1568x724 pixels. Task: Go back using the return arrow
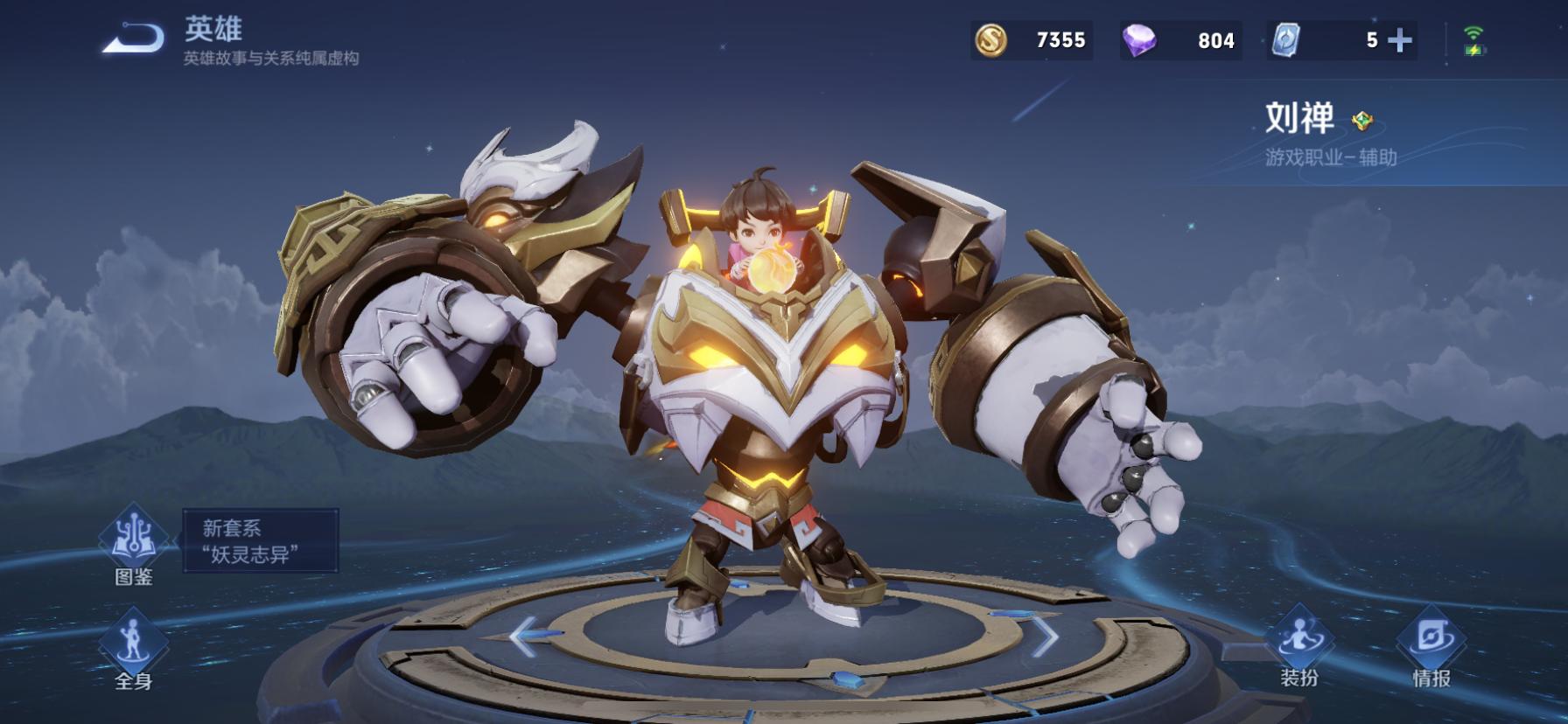pos(133,39)
